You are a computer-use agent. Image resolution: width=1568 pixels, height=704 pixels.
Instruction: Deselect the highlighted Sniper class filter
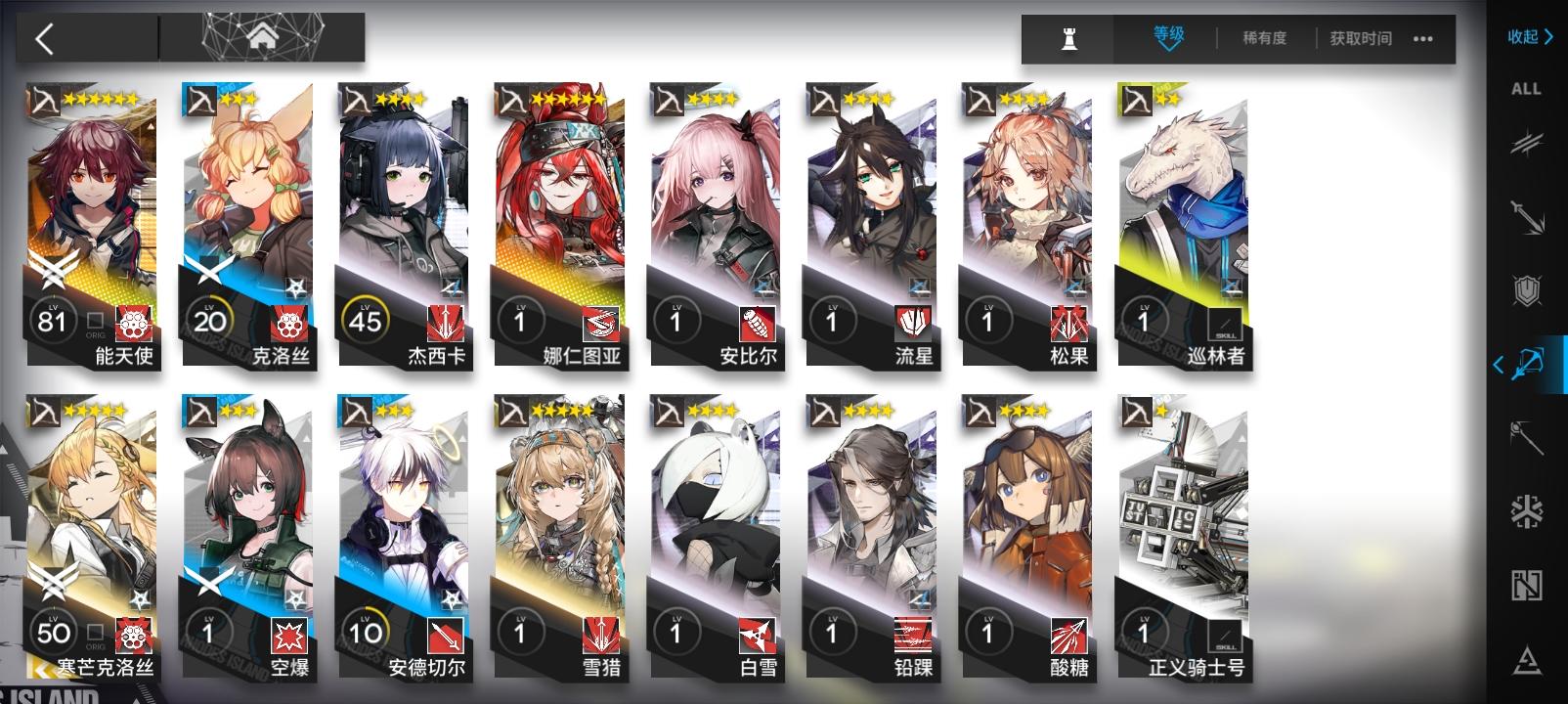pos(1531,364)
